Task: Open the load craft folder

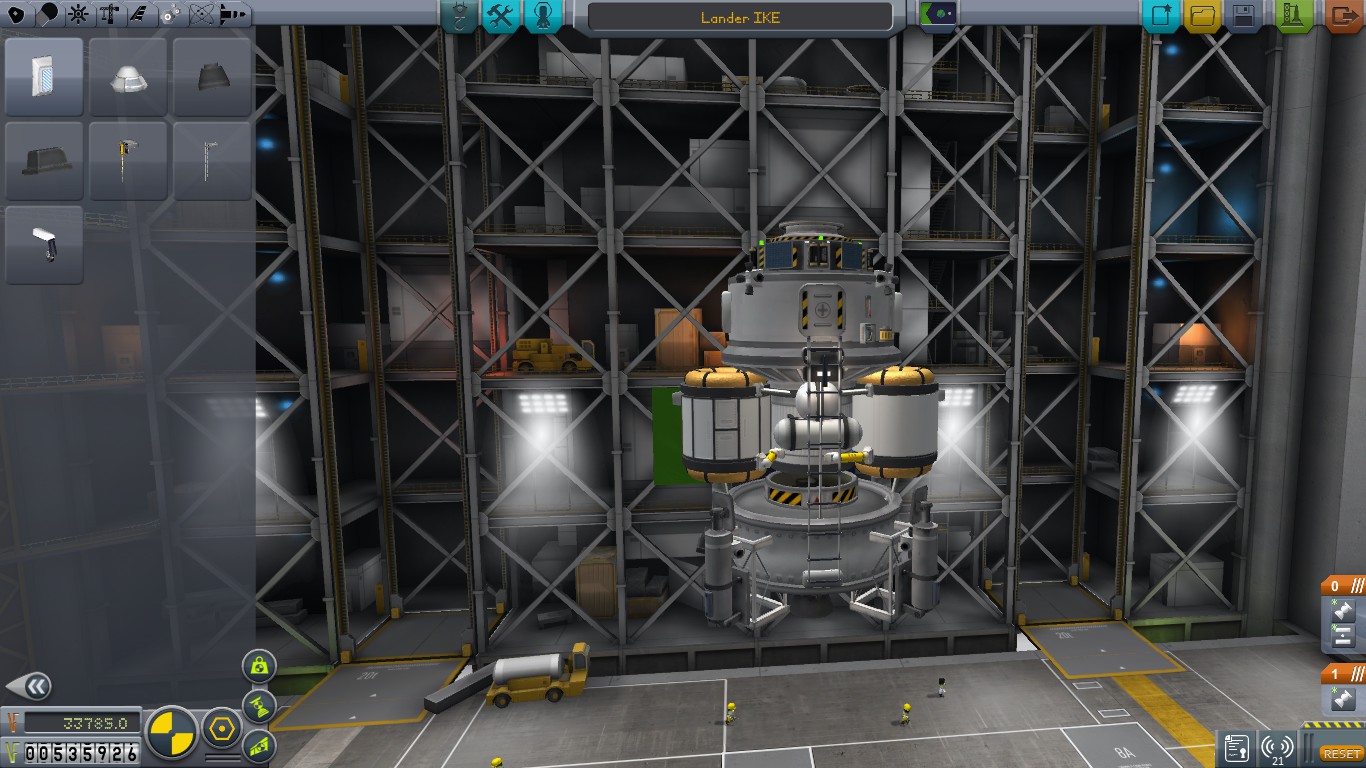Action: click(x=1202, y=15)
